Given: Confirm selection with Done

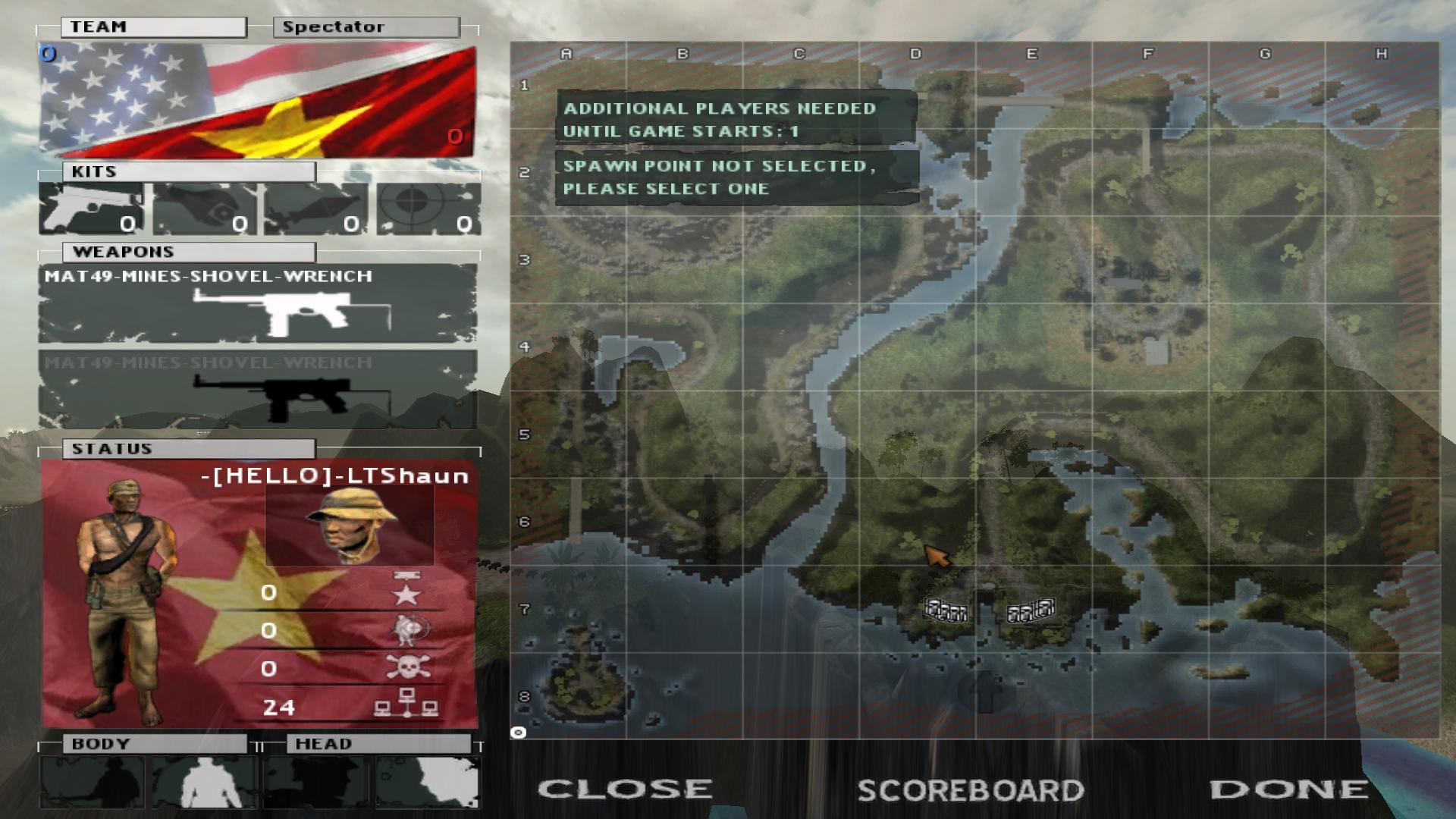Looking at the screenshot, I should point(1289,789).
